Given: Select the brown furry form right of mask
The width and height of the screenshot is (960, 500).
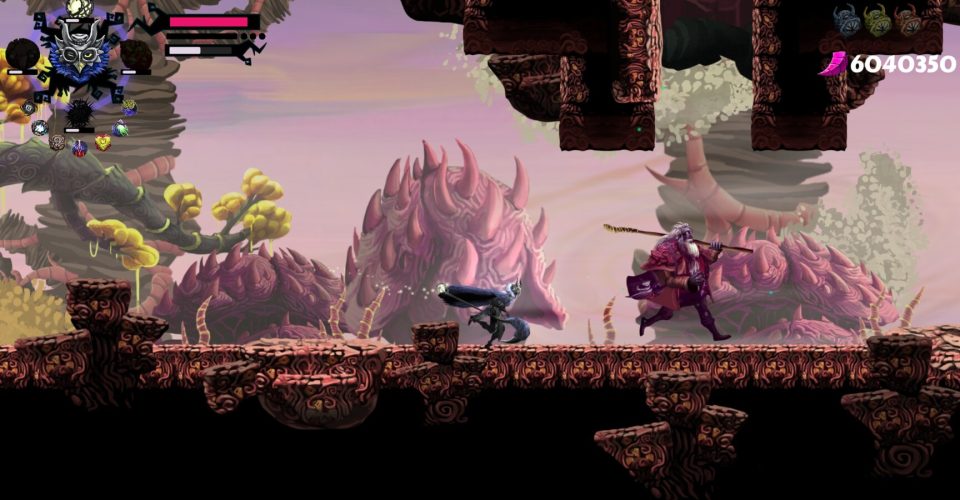Looking at the screenshot, I should [x=136, y=55].
